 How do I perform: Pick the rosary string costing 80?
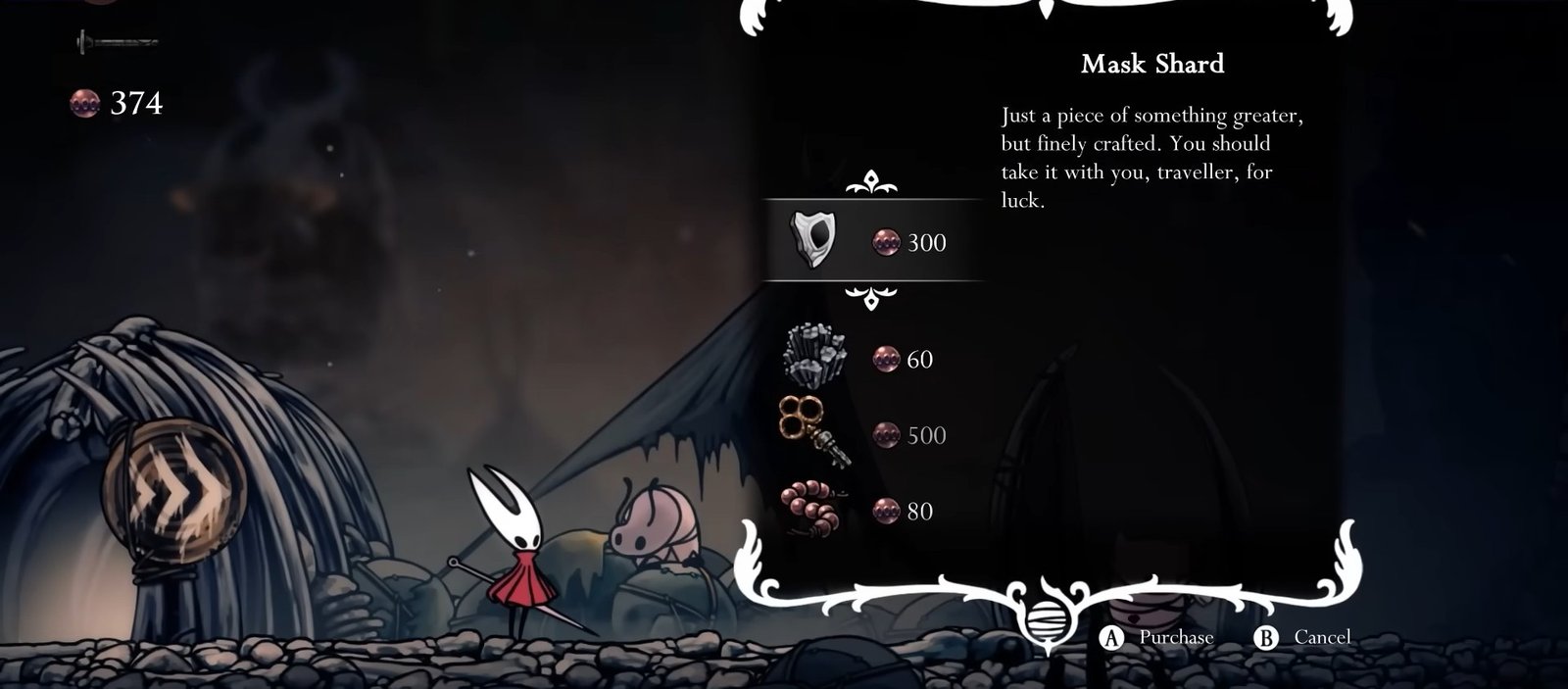(862, 511)
